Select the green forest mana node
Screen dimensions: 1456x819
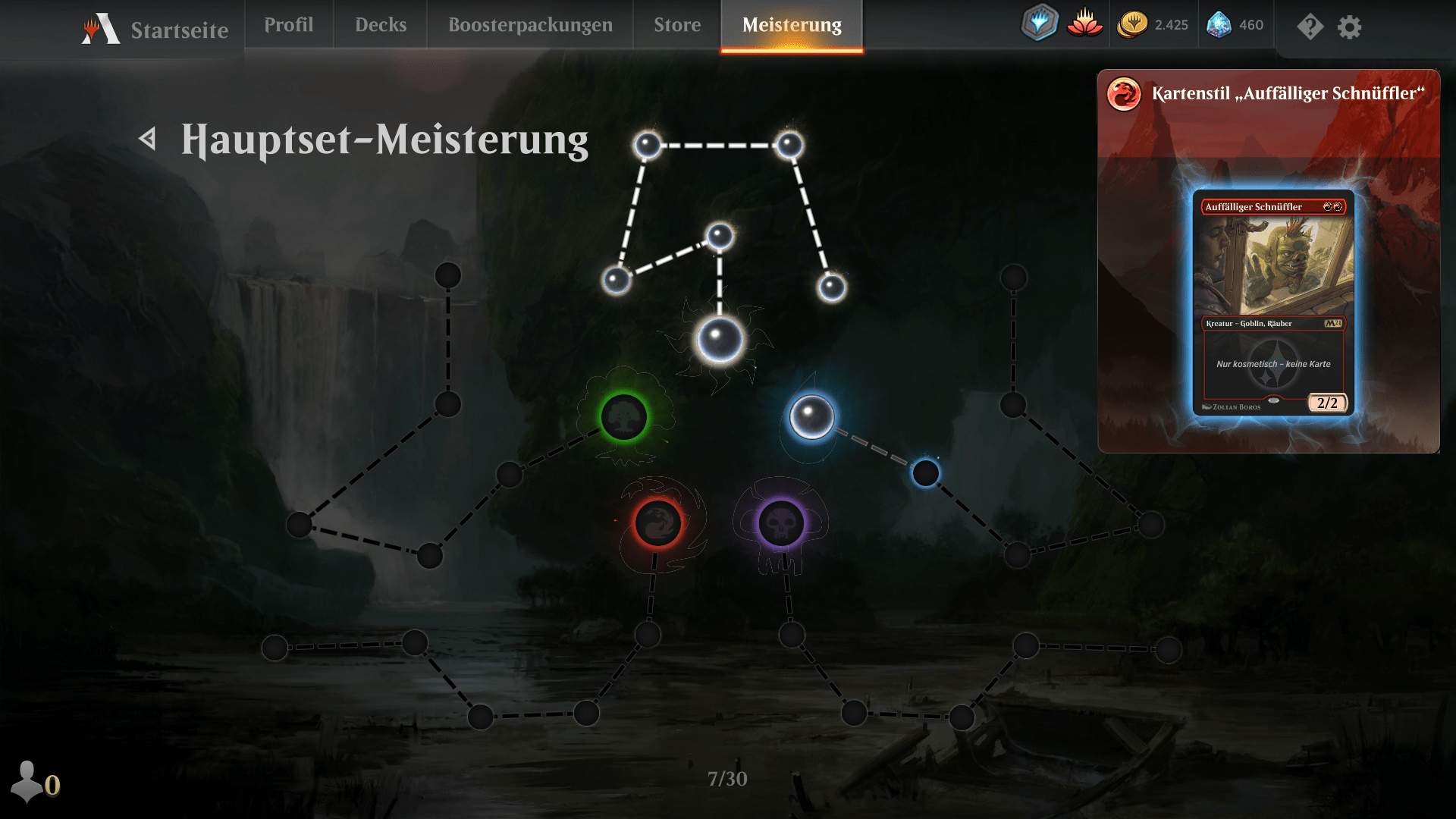(624, 416)
